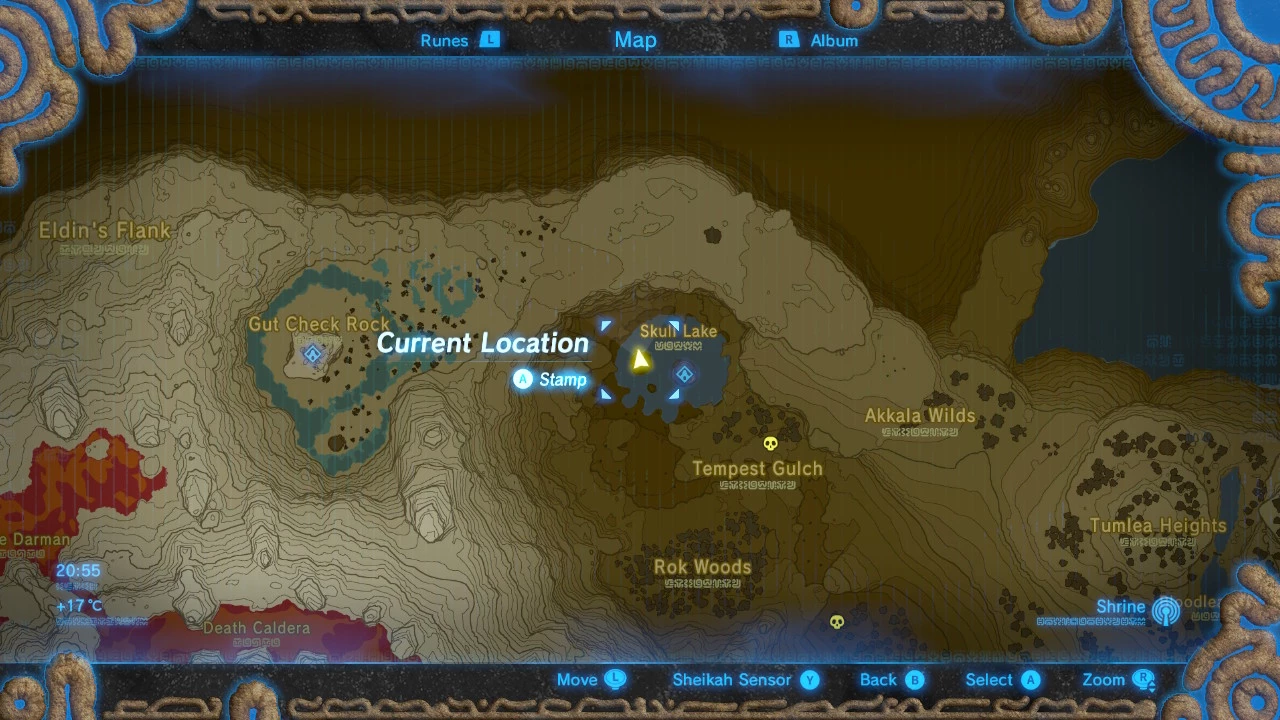Click the skull marker below Rok Woods
The width and height of the screenshot is (1280, 720).
click(x=838, y=622)
